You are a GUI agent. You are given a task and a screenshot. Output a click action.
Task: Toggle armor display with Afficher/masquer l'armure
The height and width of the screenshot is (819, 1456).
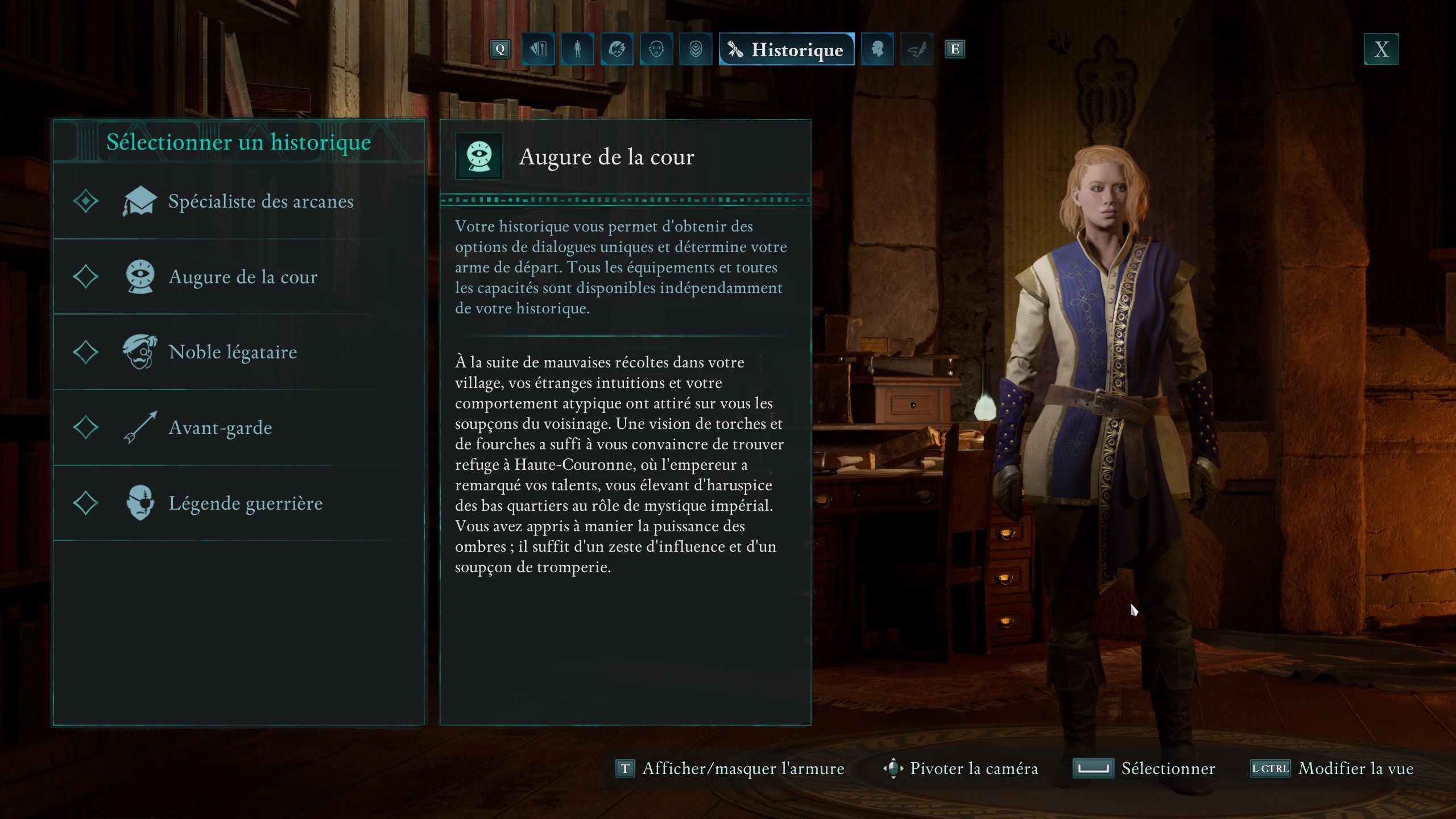click(x=730, y=768)
